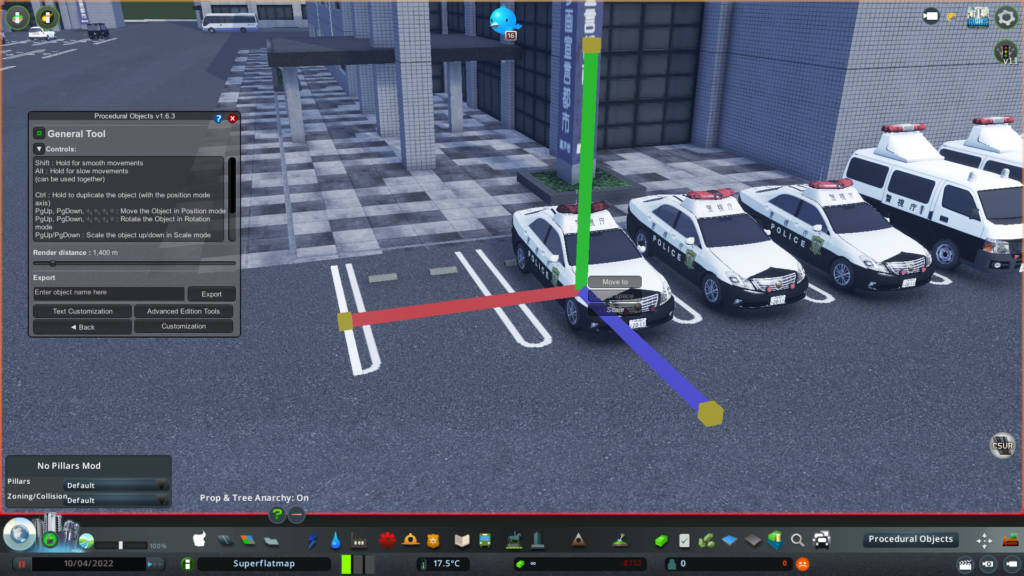
Task: Open the electricity toolbar menu
Action: (313, 541)
